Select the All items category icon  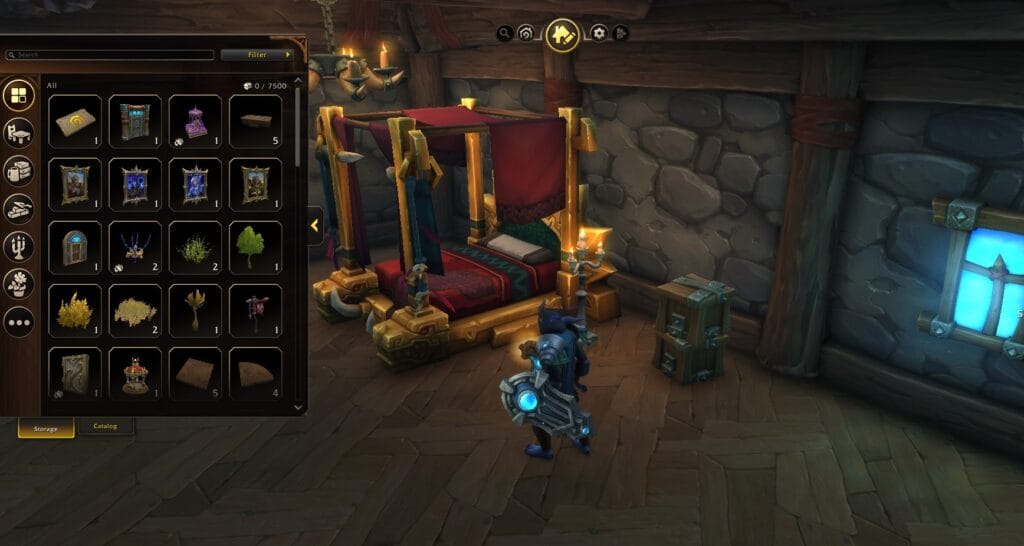click(x=19, y=95)
